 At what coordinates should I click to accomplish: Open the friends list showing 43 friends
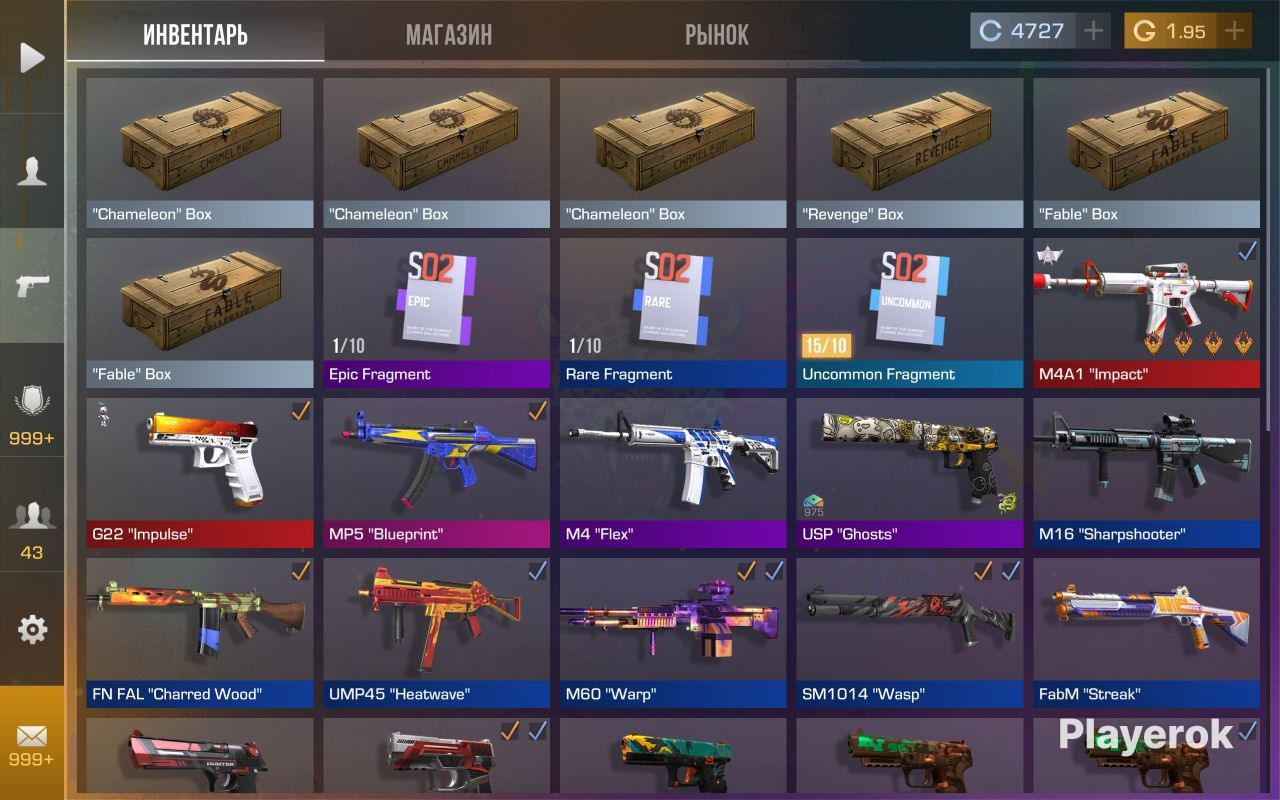tap(33, 513)
